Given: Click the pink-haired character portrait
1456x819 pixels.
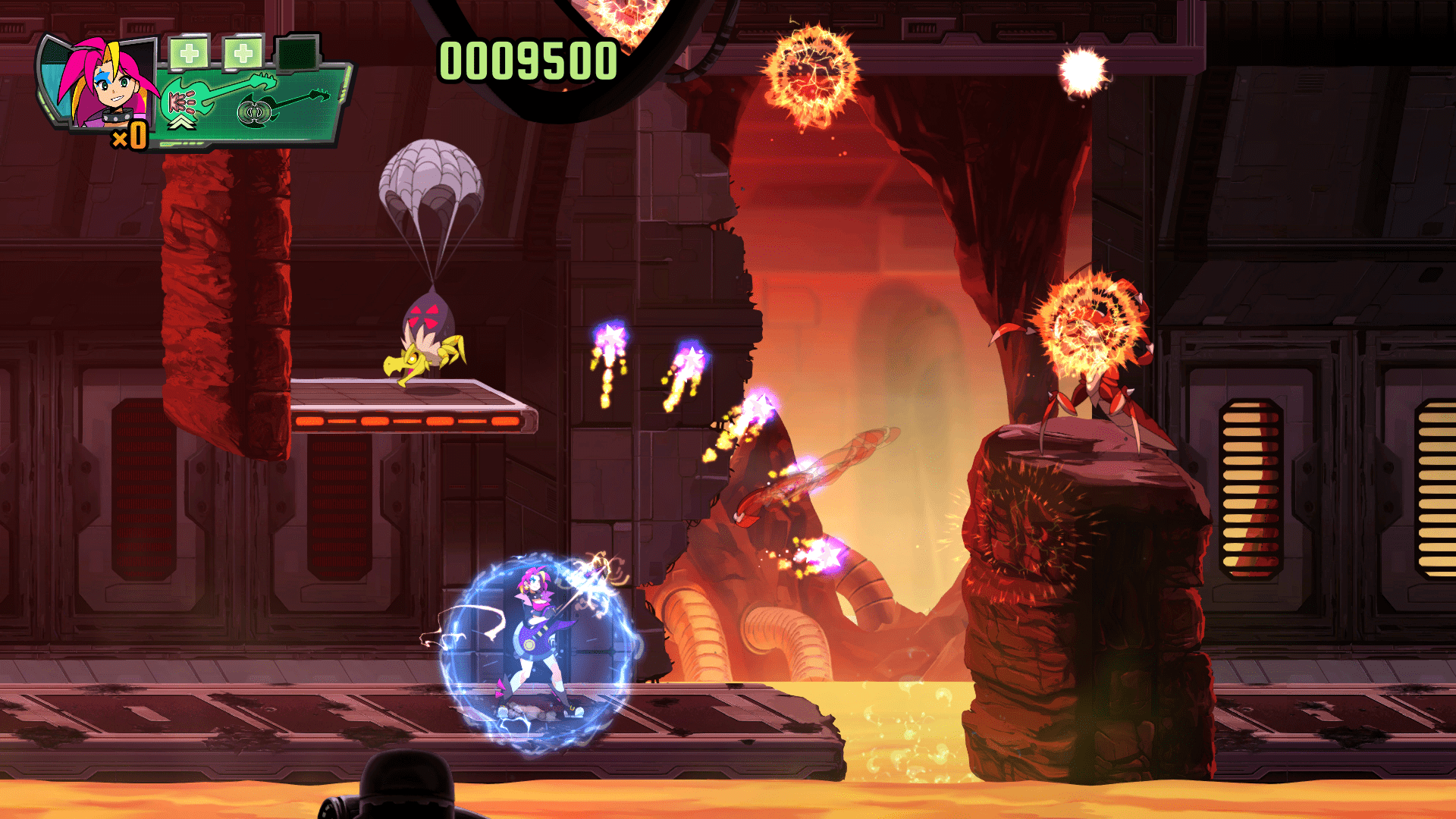Looking at the screenshot, I should coord(105,83).
